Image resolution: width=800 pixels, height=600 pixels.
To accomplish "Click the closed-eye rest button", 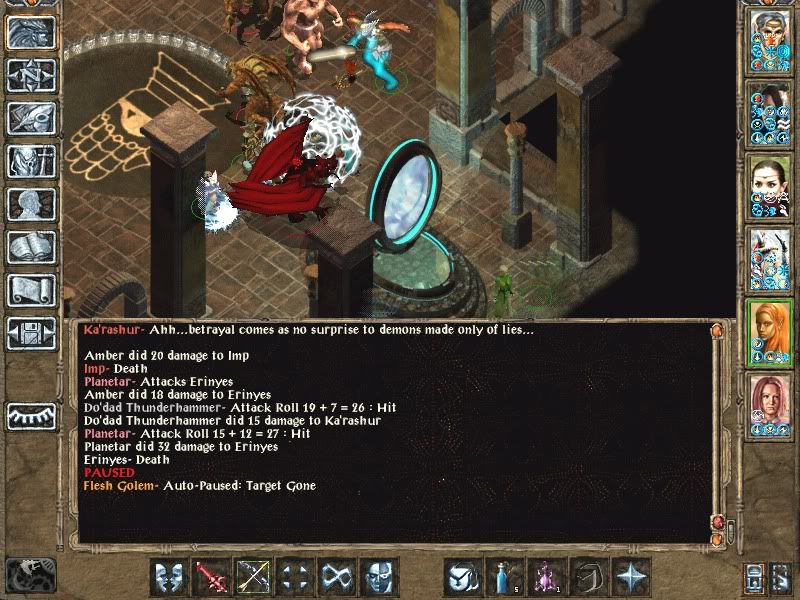I will pyautogui.click(x=31, y=414).
